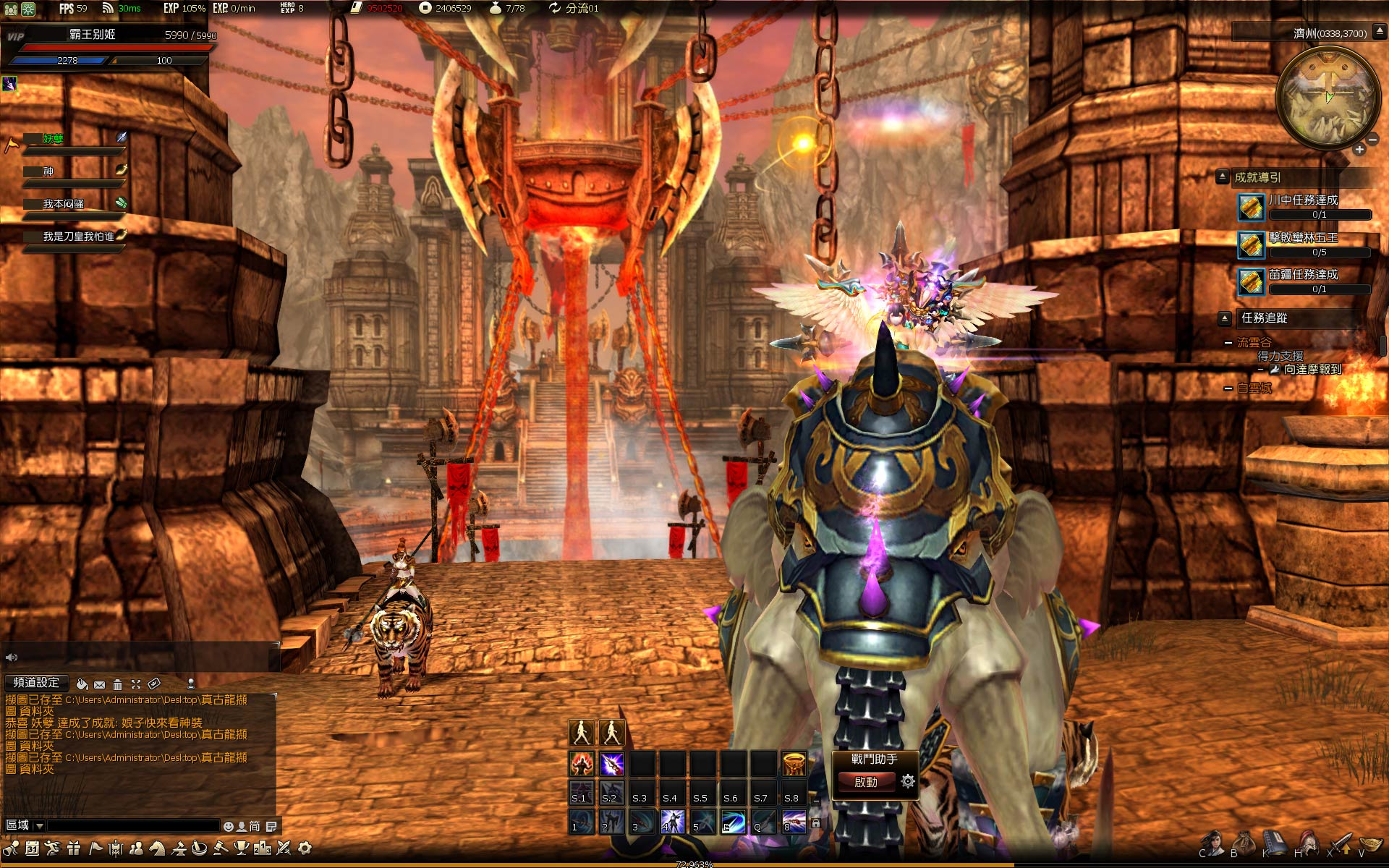Use the skill in hotbar slot 4

tap(672, 822)
